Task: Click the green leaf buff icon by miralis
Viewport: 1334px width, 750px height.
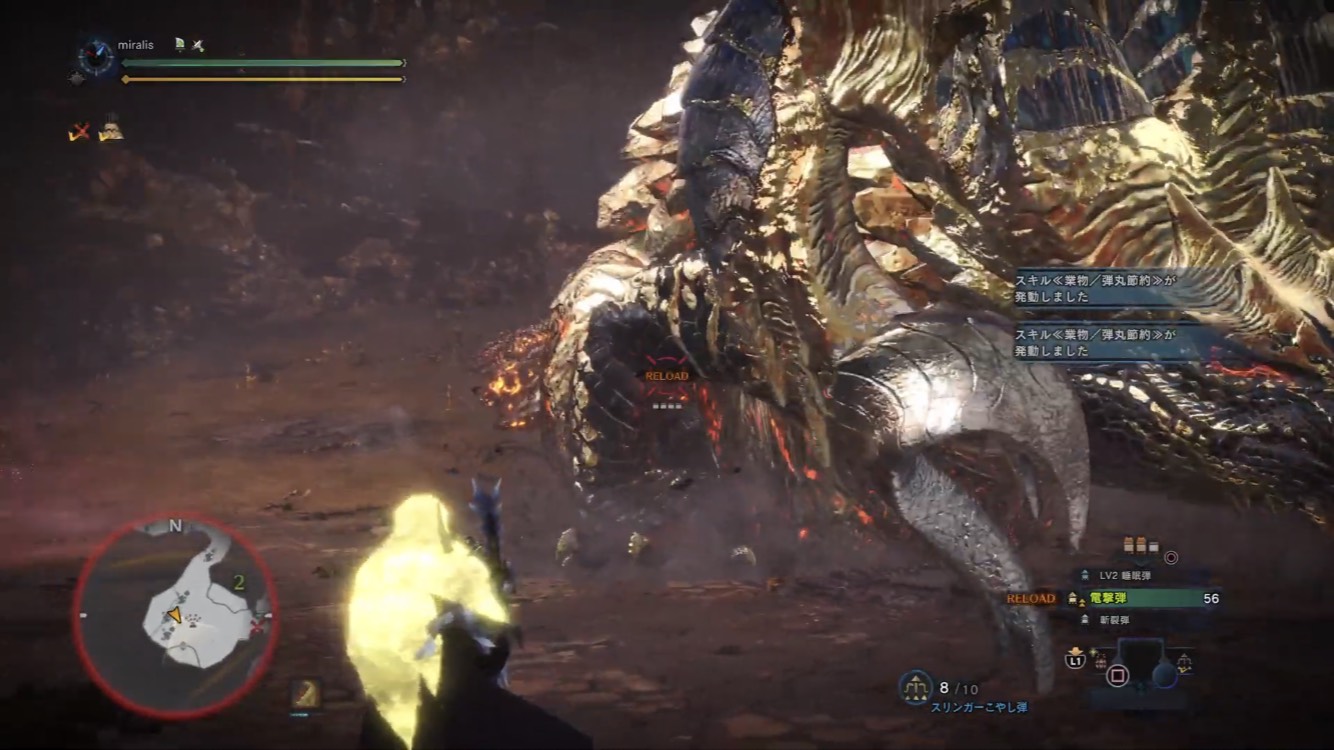Action: click(179, 45)
